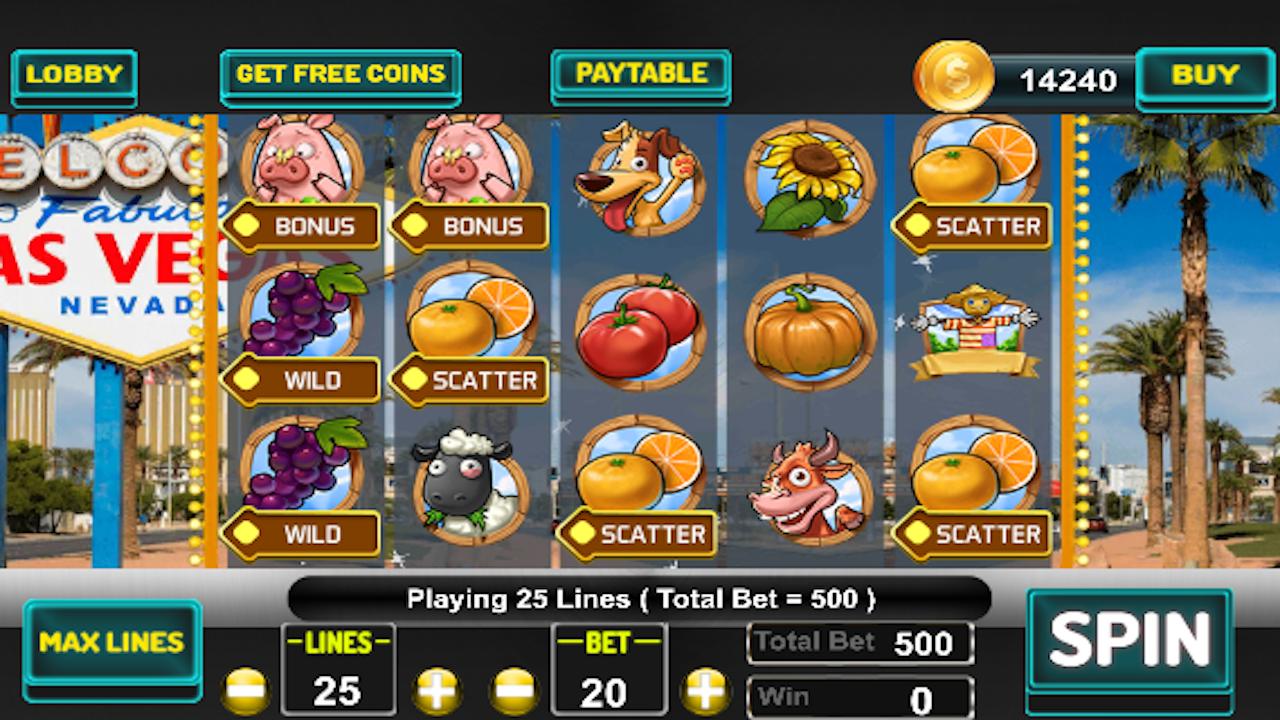The width and height of the screenshot is (1280, 720).
Task: Open the BUY coins screen
Action: (x=1205, y=74)
